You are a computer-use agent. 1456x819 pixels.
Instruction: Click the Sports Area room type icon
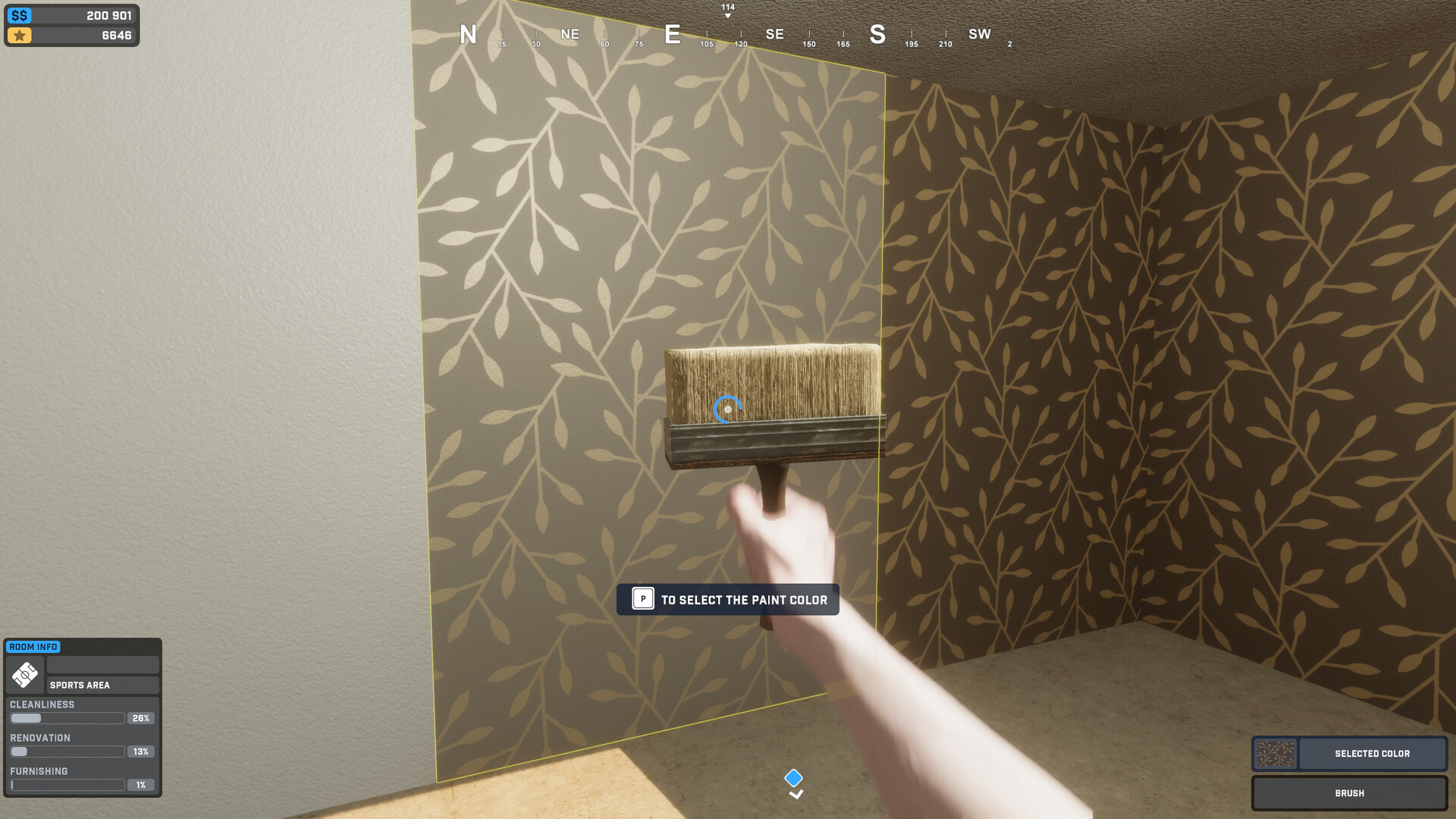point(24,675)
